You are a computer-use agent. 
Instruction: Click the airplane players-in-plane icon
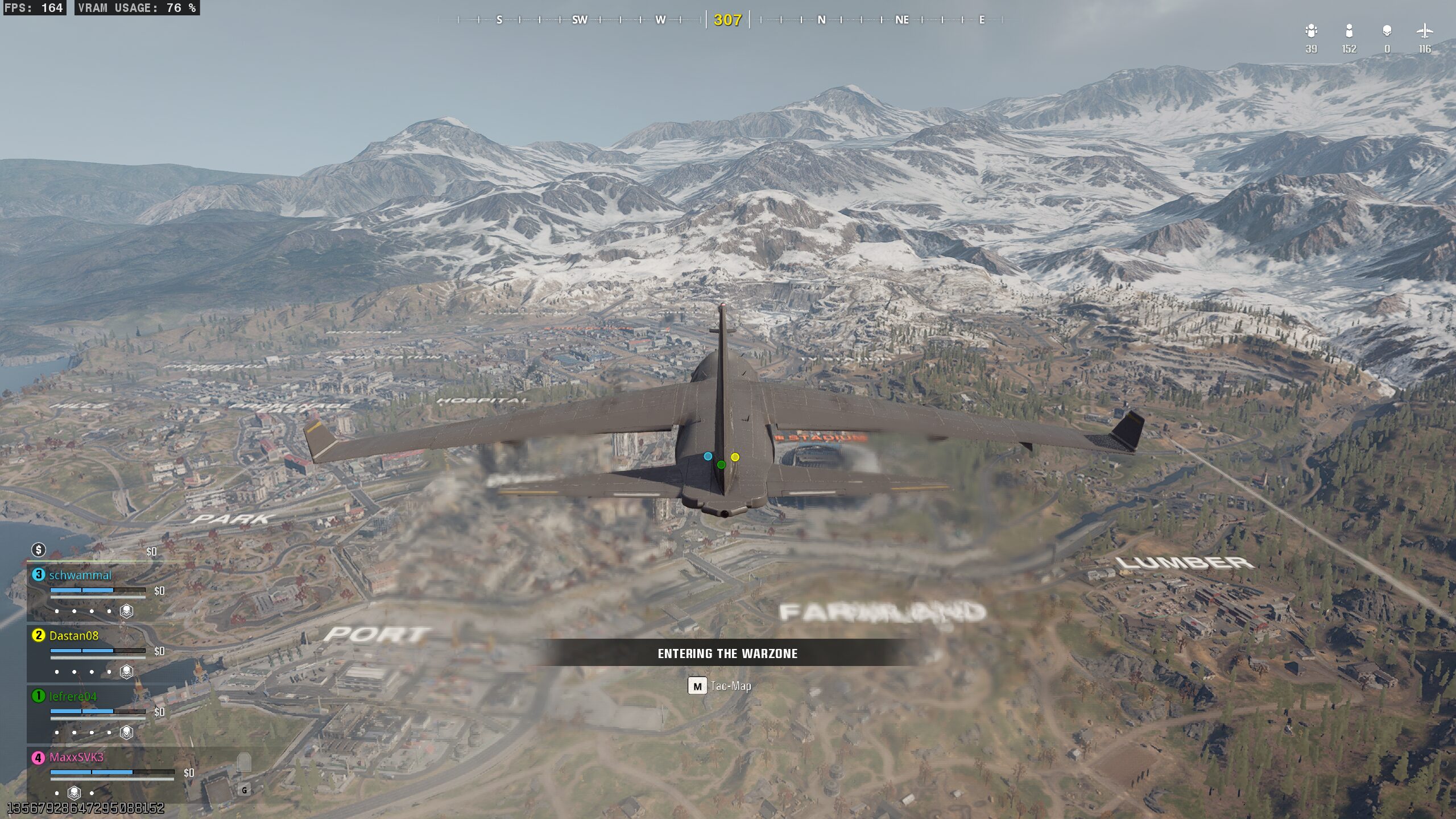click(1424, 31)
